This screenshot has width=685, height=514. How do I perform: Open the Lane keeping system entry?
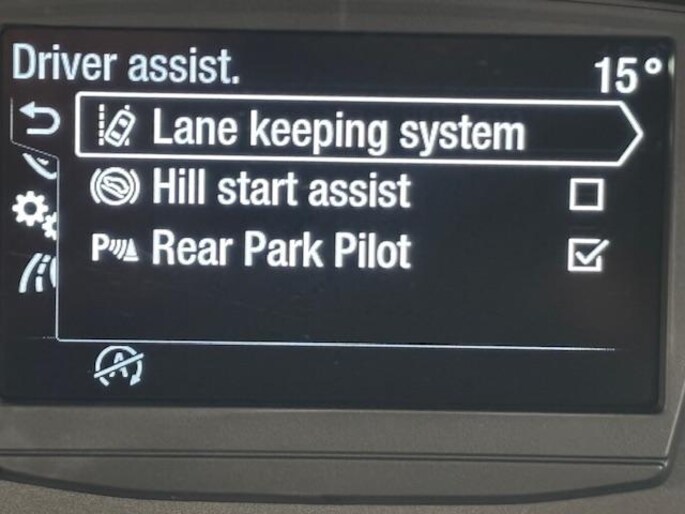tap(340, 130)
